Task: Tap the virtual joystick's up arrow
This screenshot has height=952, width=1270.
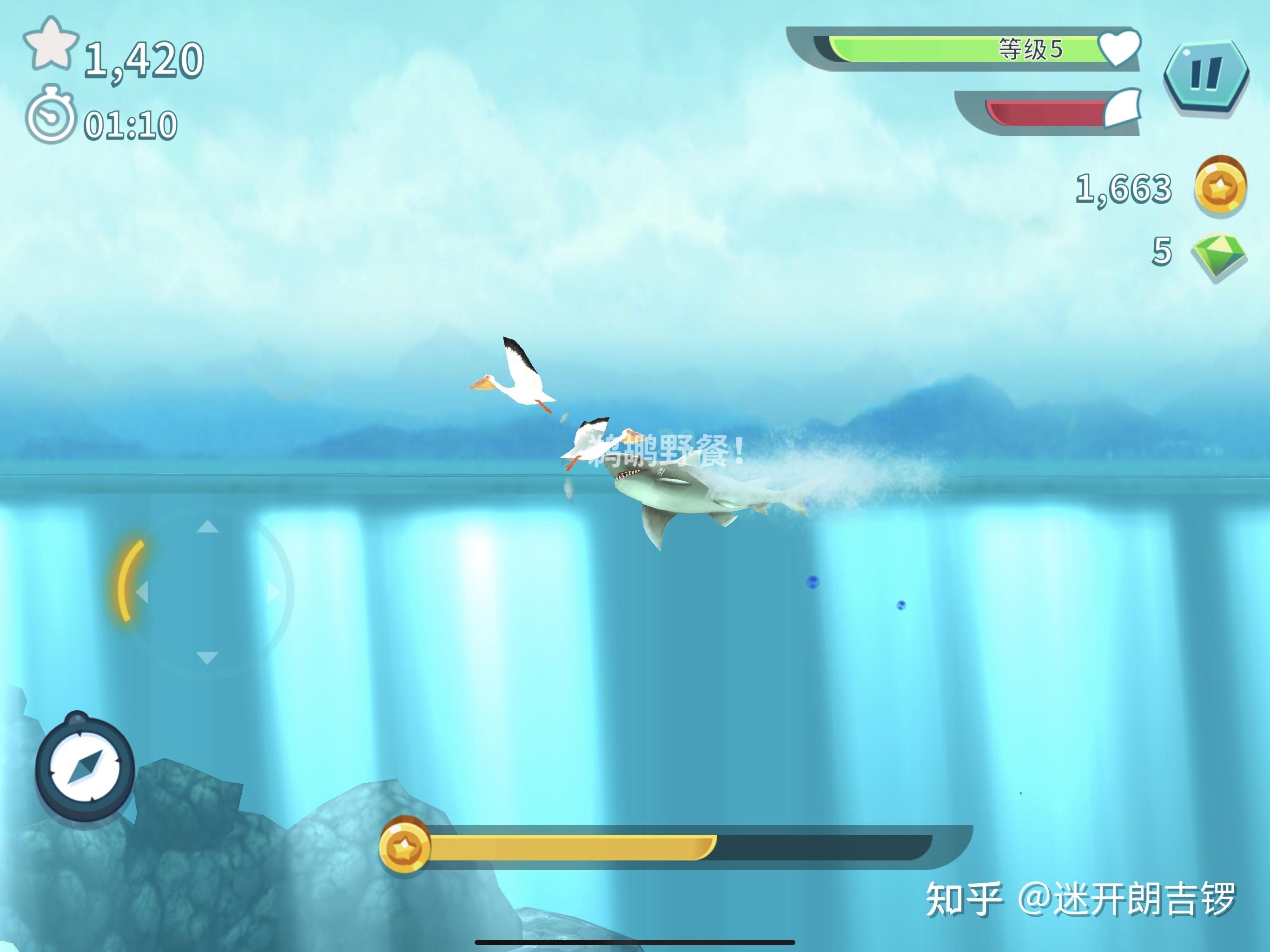Action: pos(207,526)
